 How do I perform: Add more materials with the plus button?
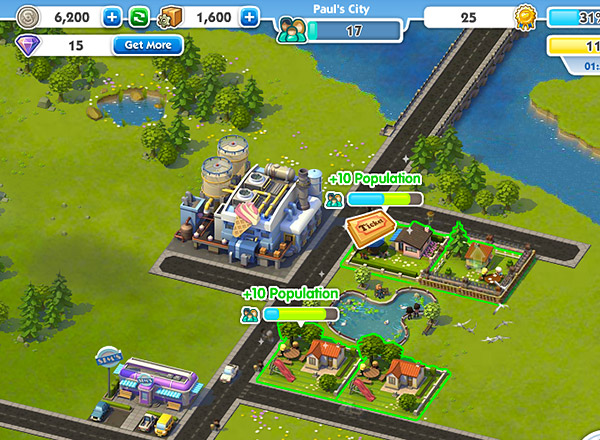tap(249, 17)
